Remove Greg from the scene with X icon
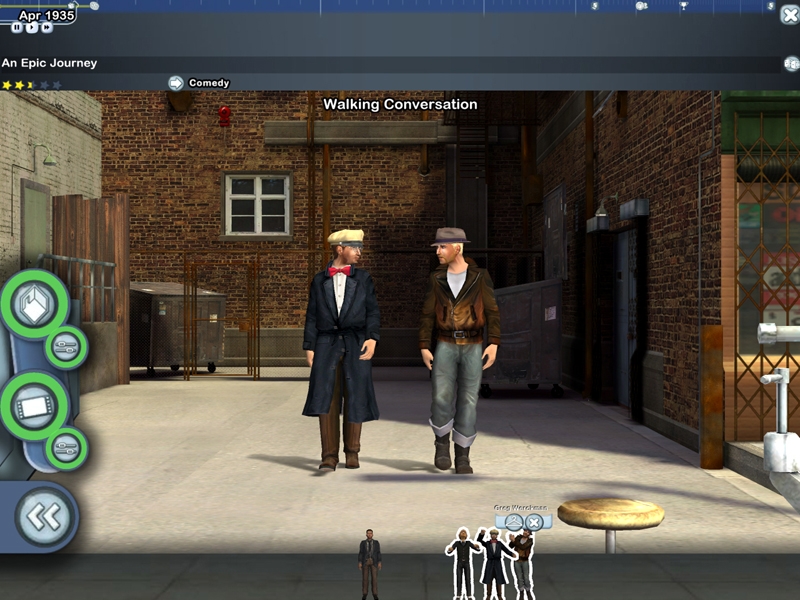800x600 pixels. pyautogui.click(x=534, y=522)
